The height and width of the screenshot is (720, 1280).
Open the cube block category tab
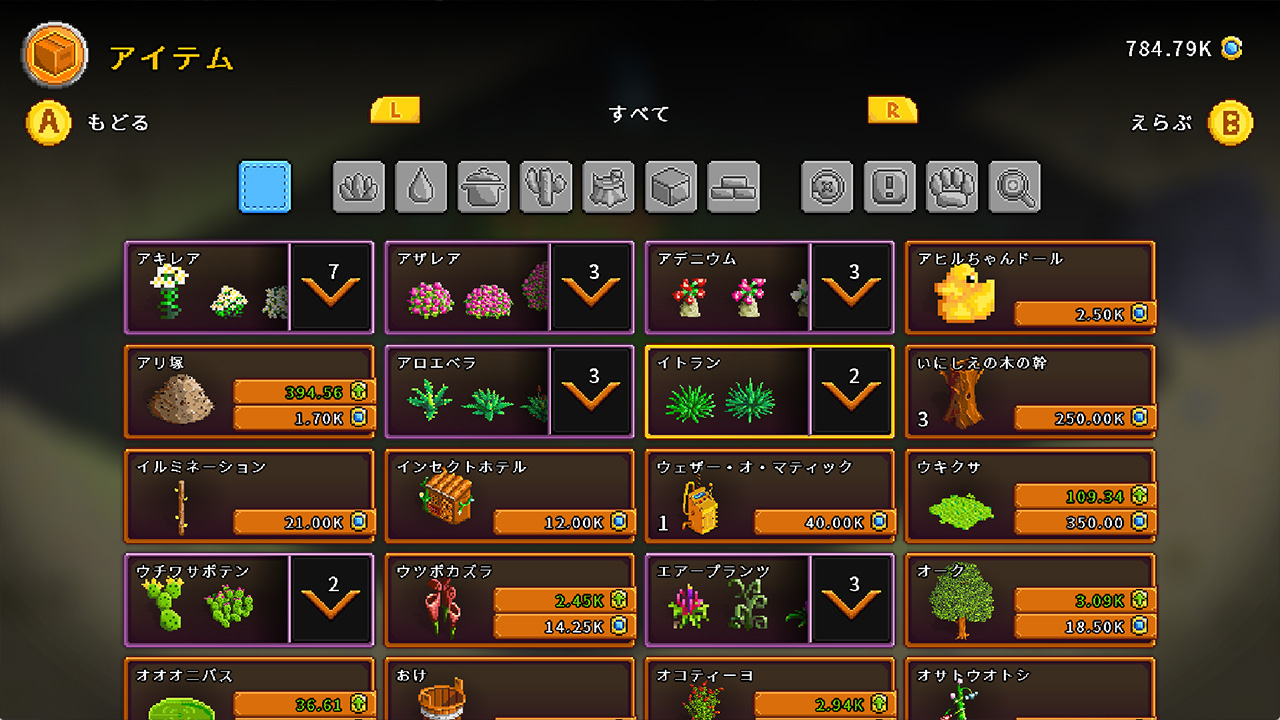(671, 187)
